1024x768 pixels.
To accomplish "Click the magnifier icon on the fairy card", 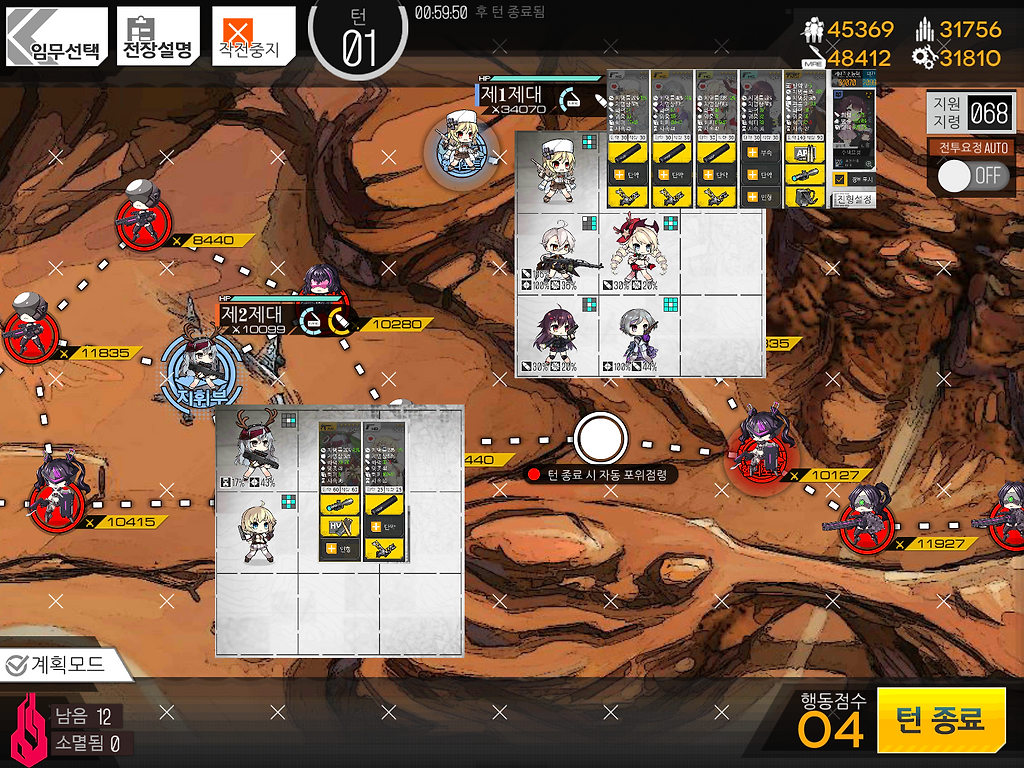I will coord(866,163).
